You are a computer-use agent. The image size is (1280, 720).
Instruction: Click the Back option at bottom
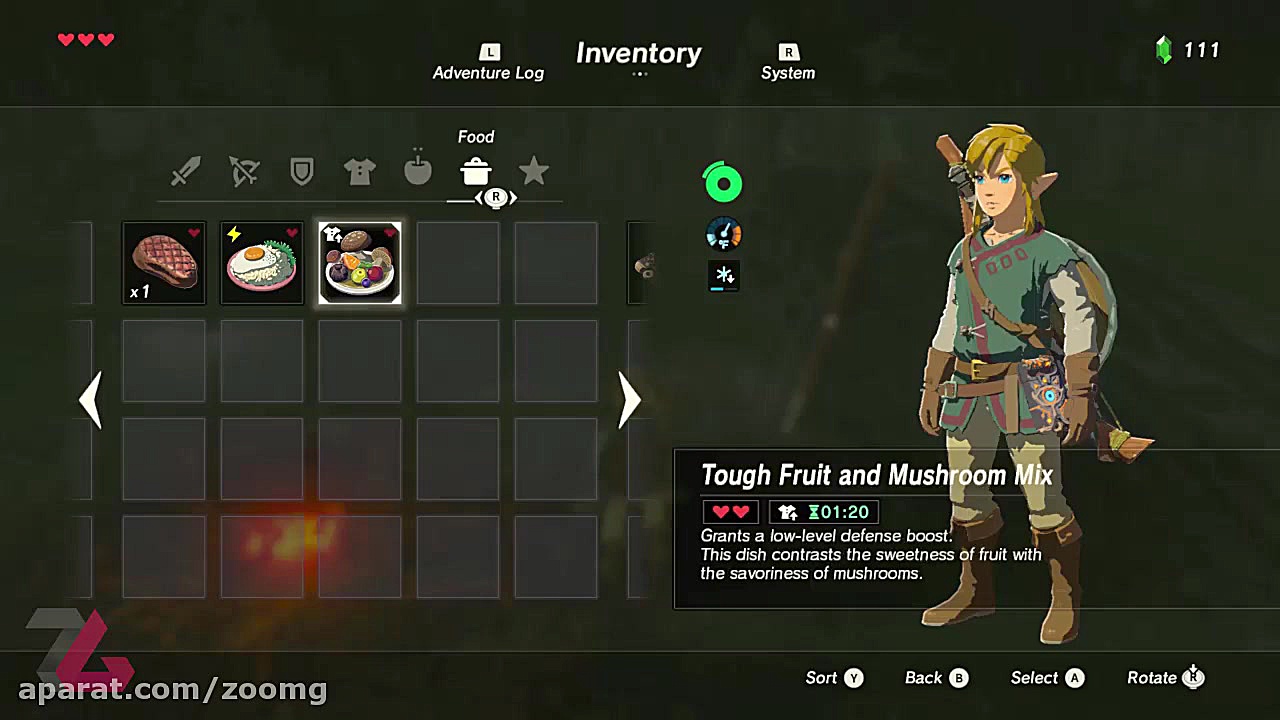(x=934, y=677)
